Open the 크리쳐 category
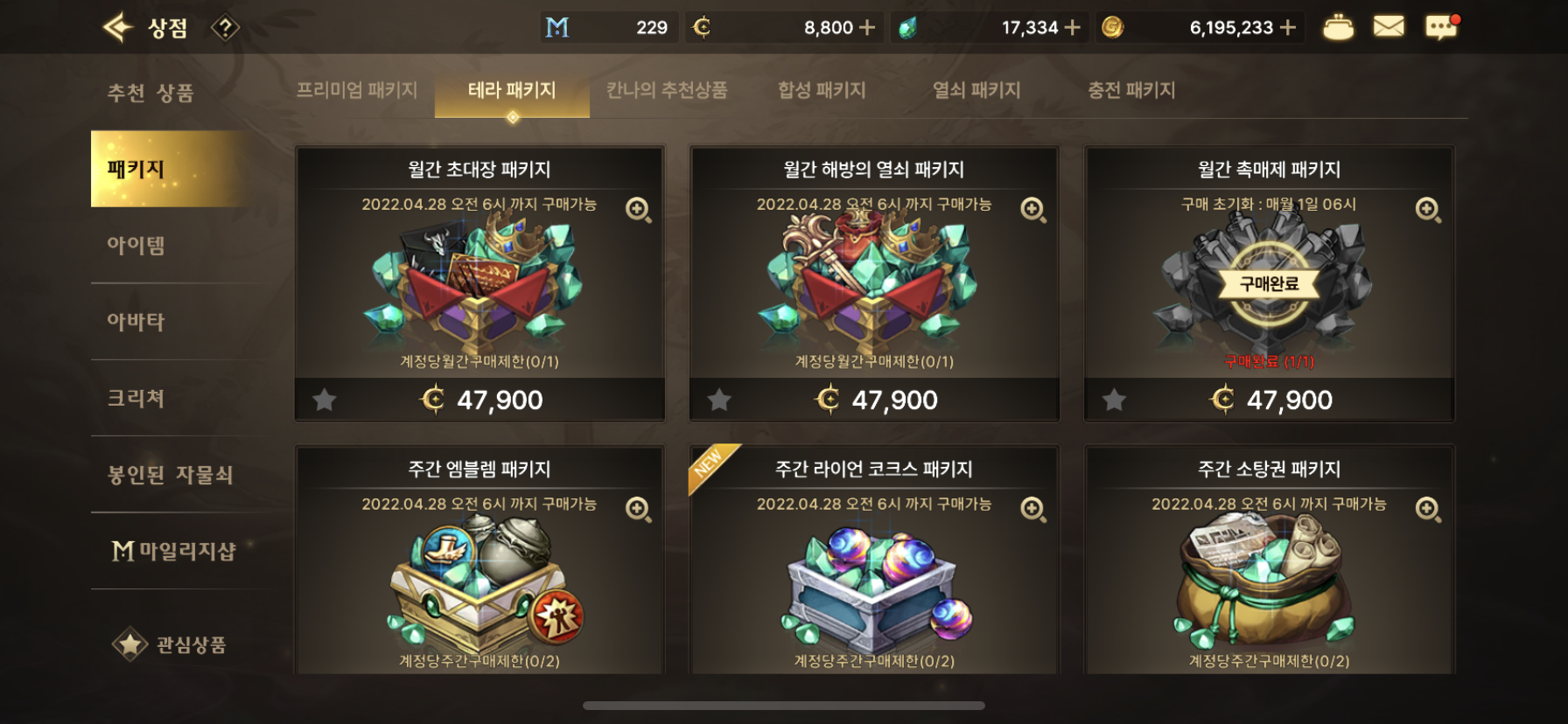Screen dimensions: 1568x724 (136, 399)
